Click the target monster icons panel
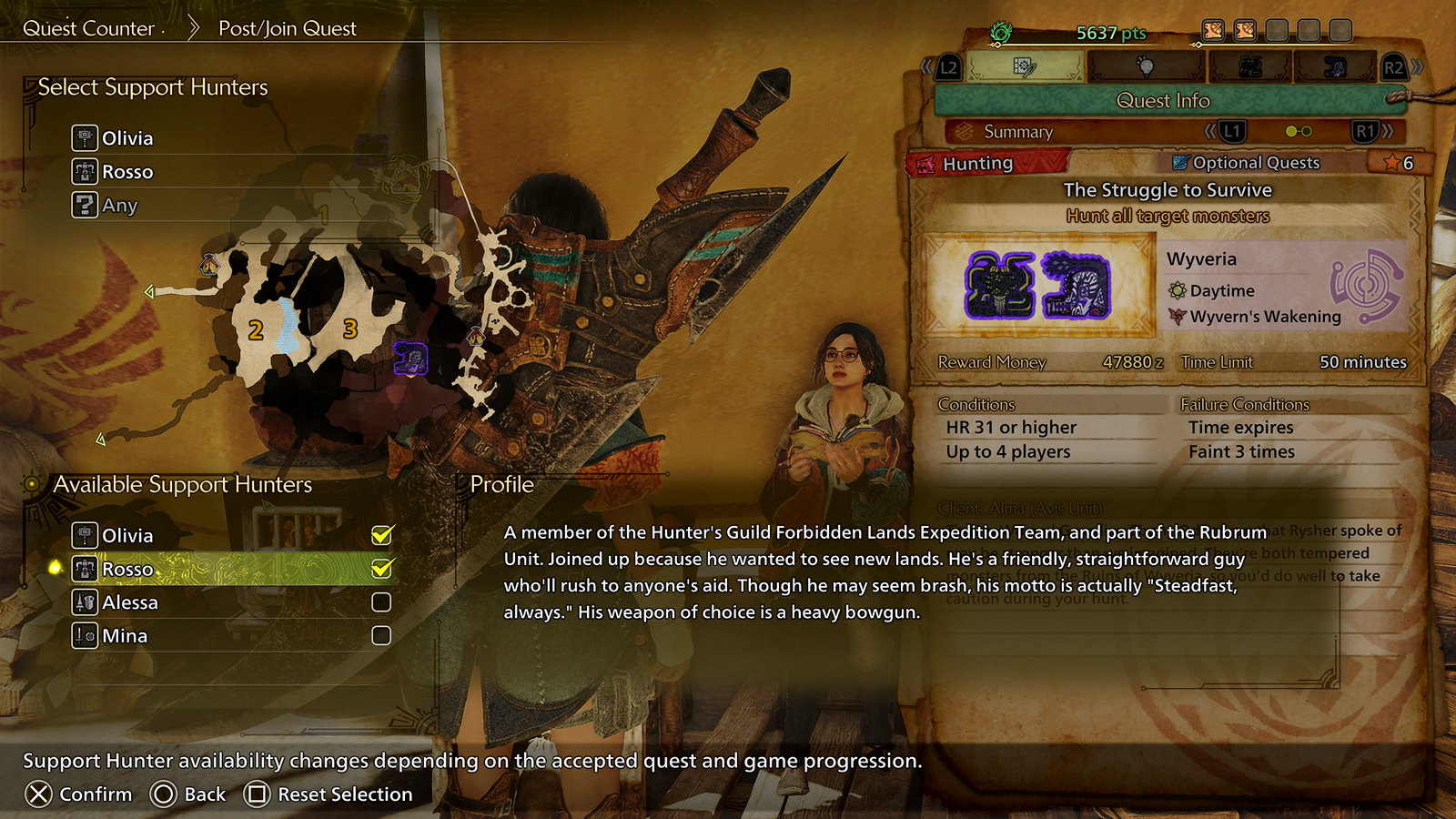The height and width of the screenshot is (819, 1456). (1037, 285)
